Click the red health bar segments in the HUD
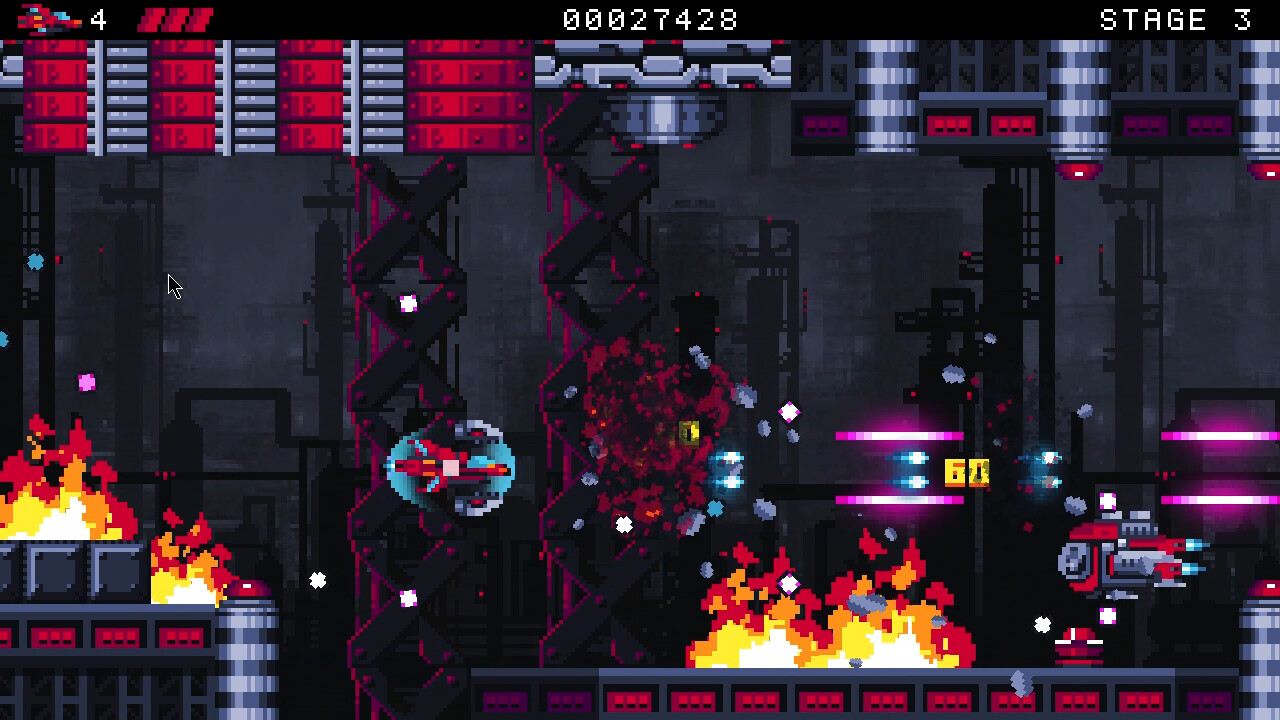This screenshot has width=1280, height=720. pyautogui.click(x=178, y=17)
